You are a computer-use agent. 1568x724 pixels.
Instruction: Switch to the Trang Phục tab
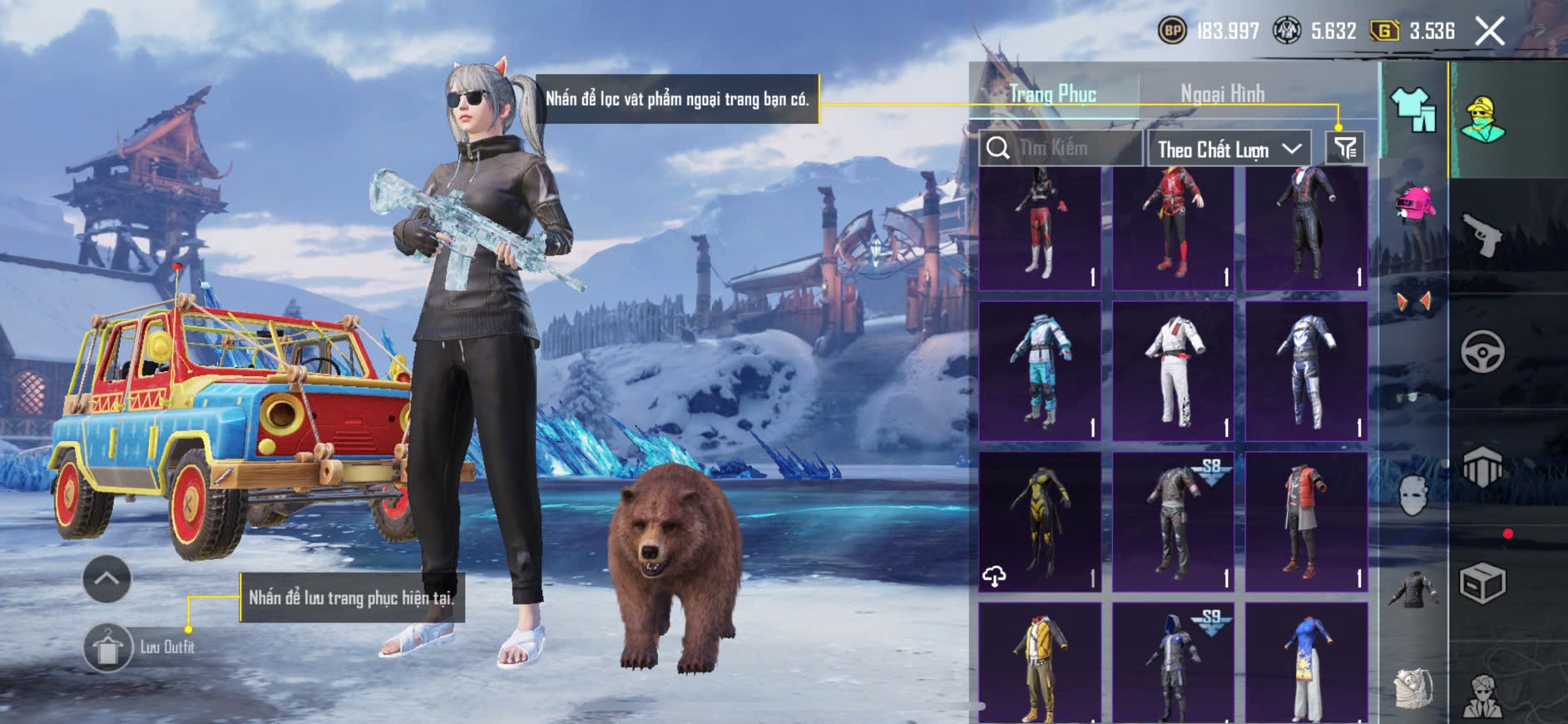pyautogui.click(x=1053, y=94)
